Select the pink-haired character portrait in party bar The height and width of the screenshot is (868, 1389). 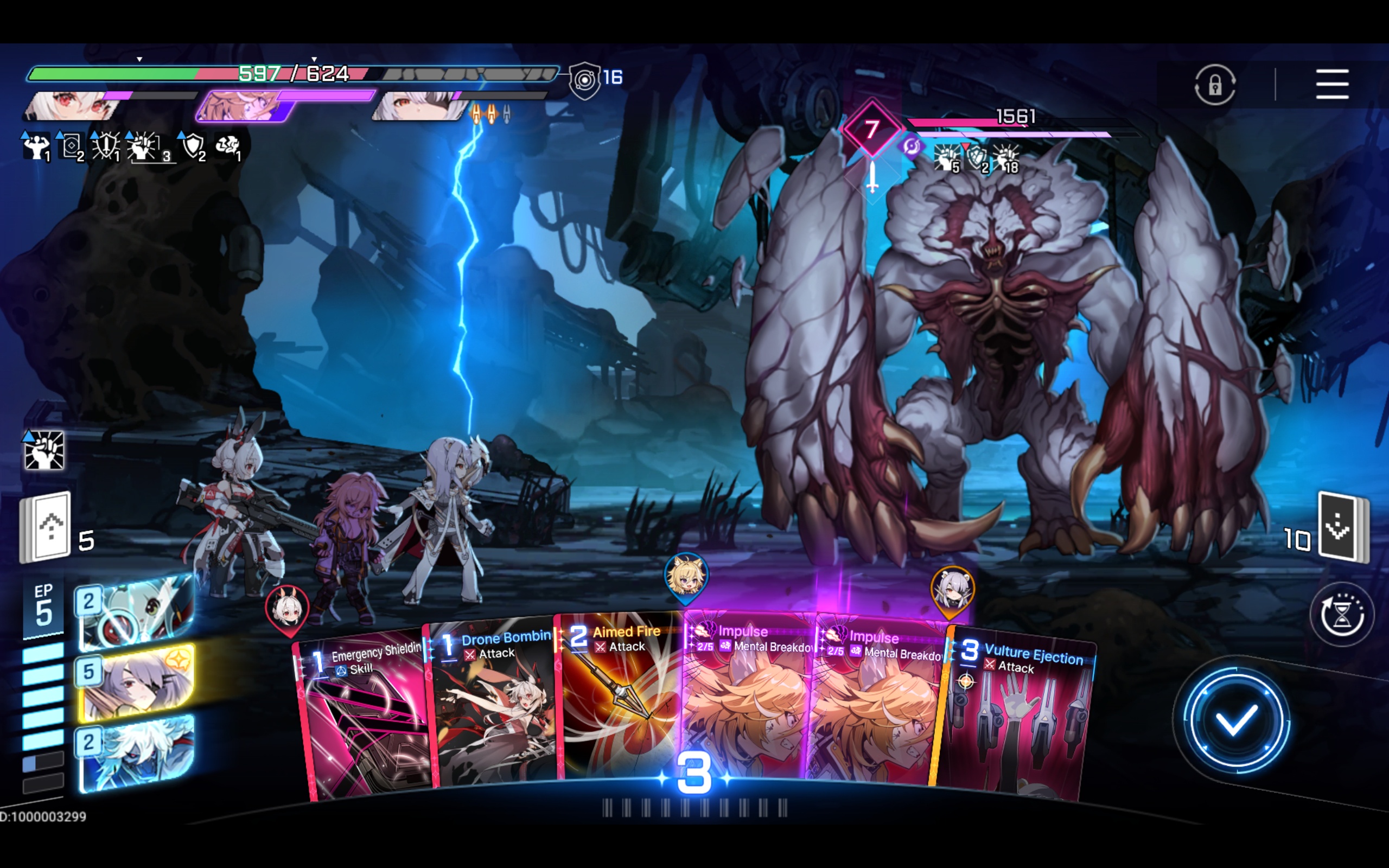coord(244,107)
